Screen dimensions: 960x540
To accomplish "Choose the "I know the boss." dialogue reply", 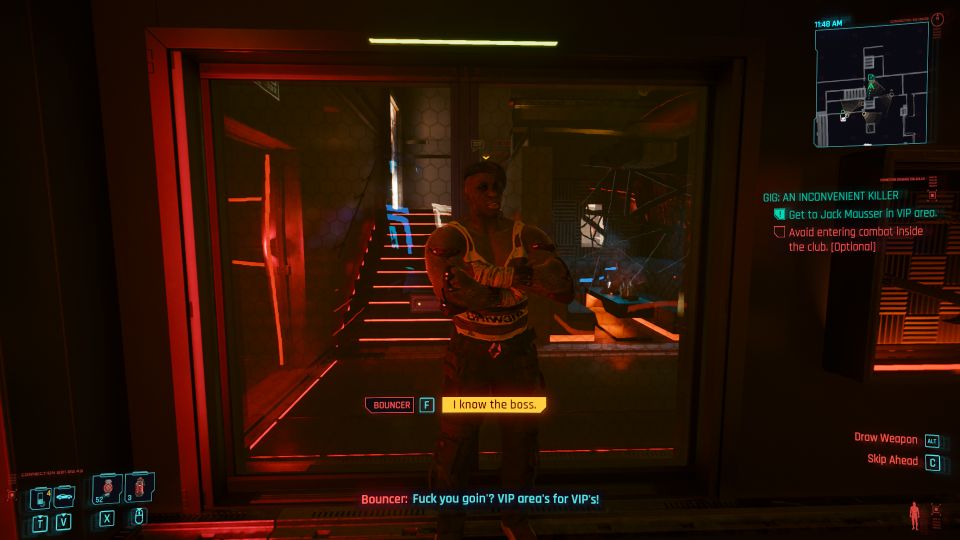I will click(494, 405).
